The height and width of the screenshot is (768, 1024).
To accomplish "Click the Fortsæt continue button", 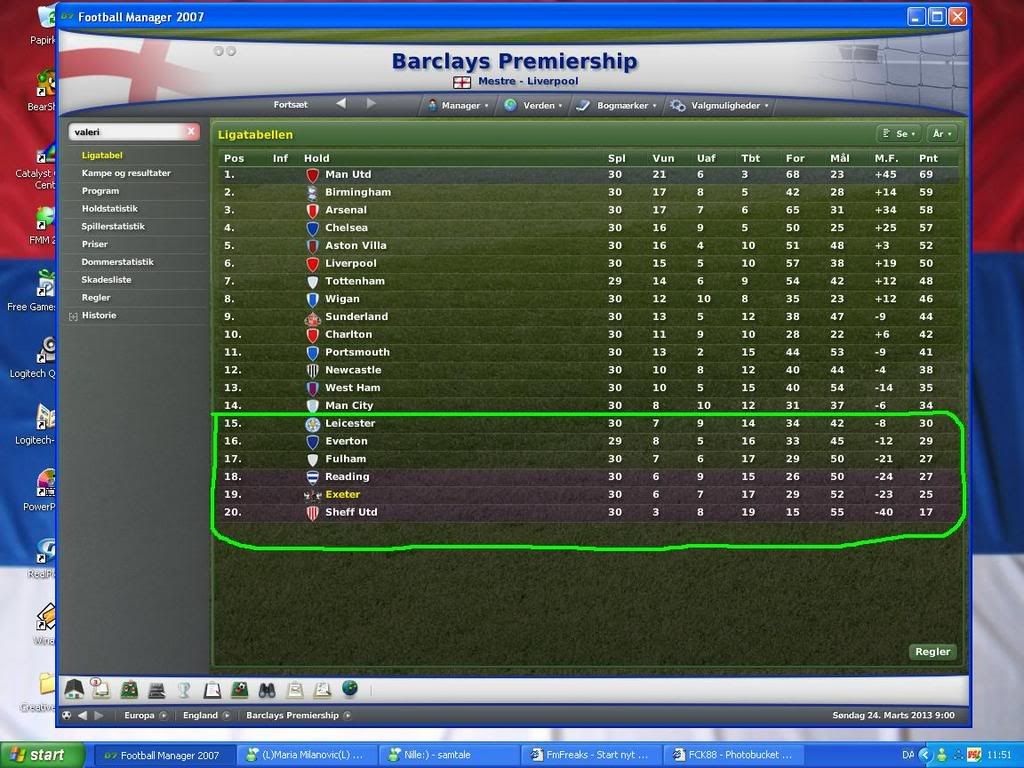I will pyautogui.click(x=291, y=104).
